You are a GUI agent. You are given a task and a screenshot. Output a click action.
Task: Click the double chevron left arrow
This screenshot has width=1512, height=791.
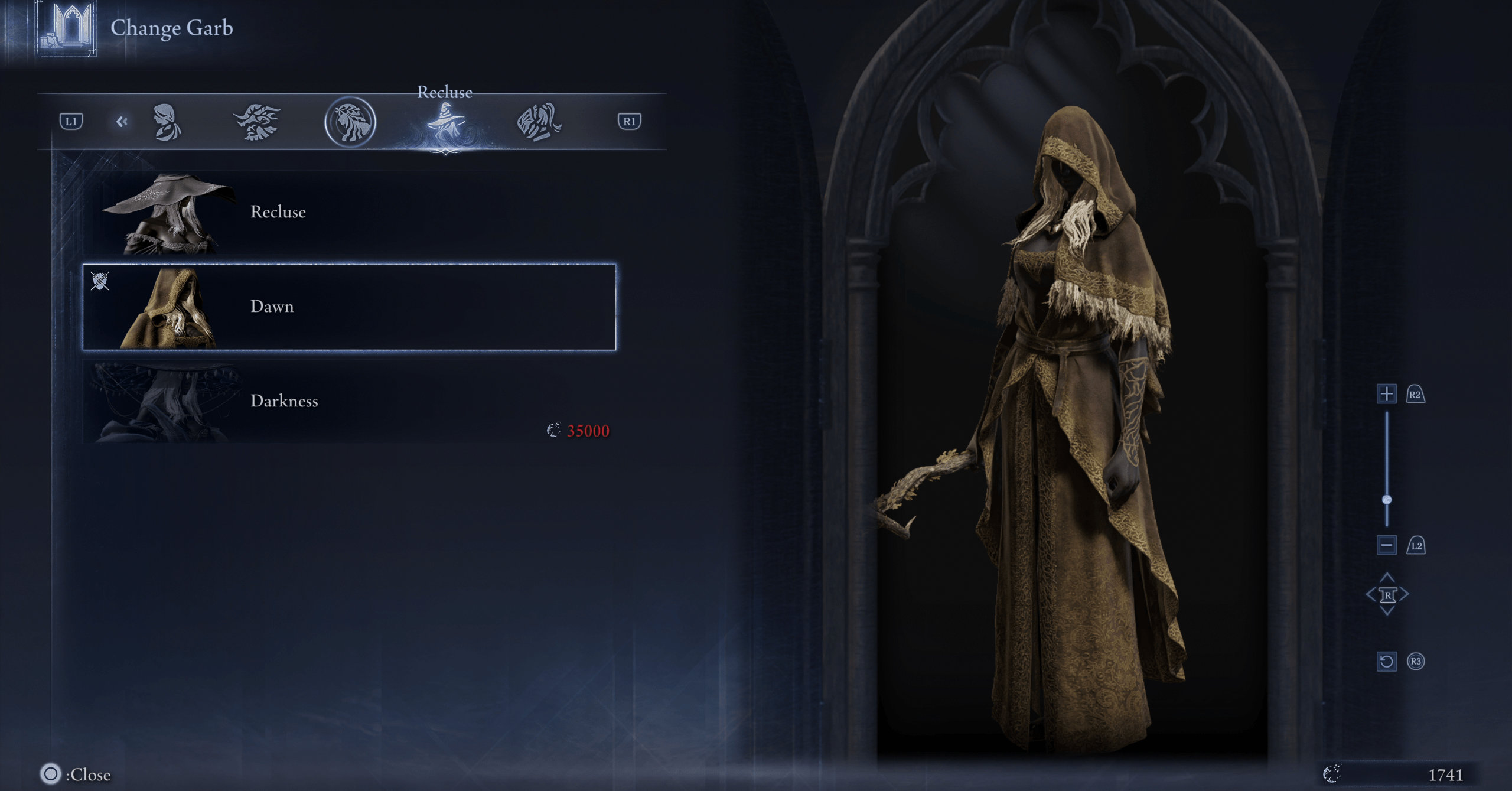(x=122, y=122)
